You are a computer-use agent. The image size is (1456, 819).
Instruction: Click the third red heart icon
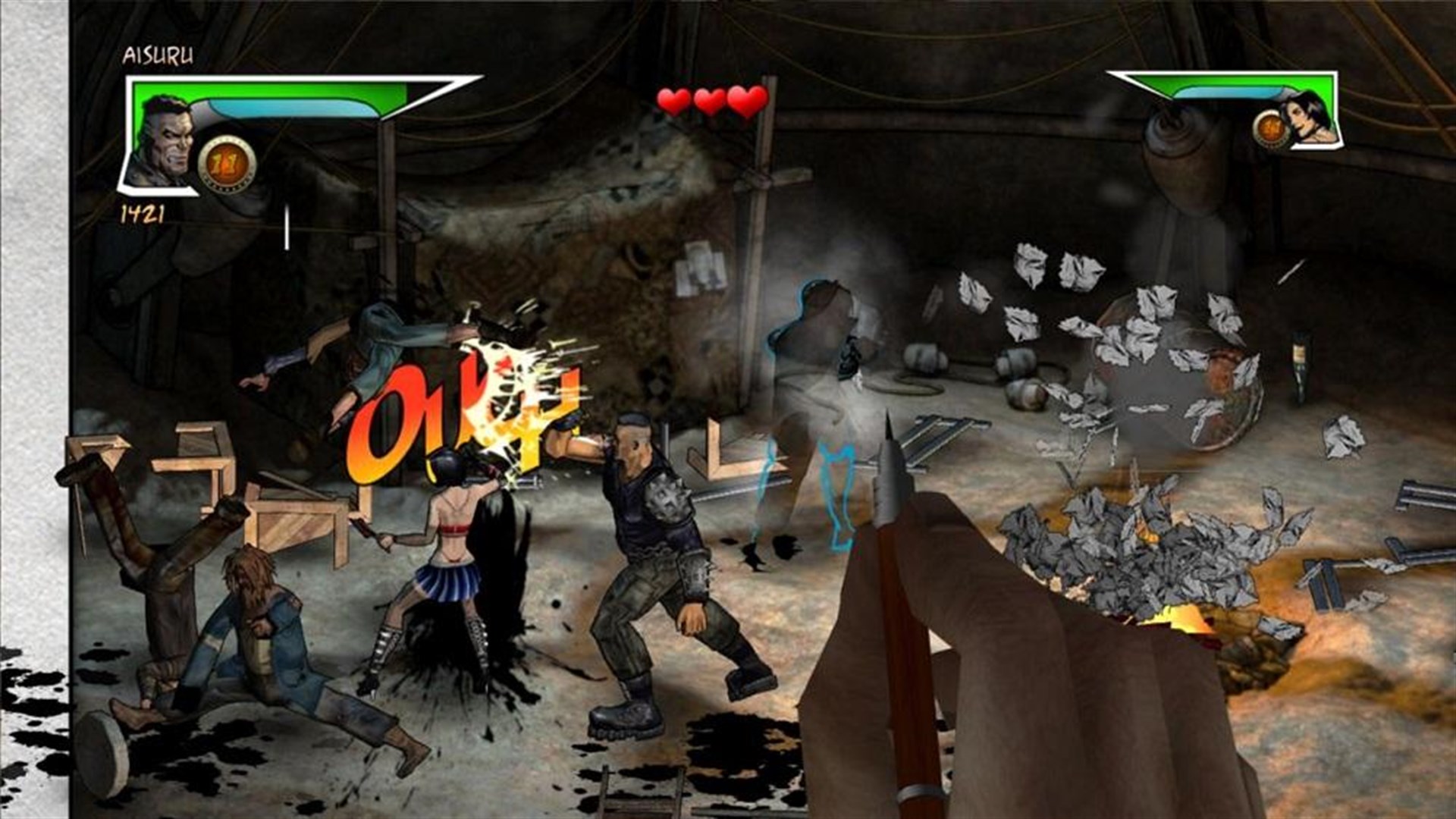tap(743, 101)
